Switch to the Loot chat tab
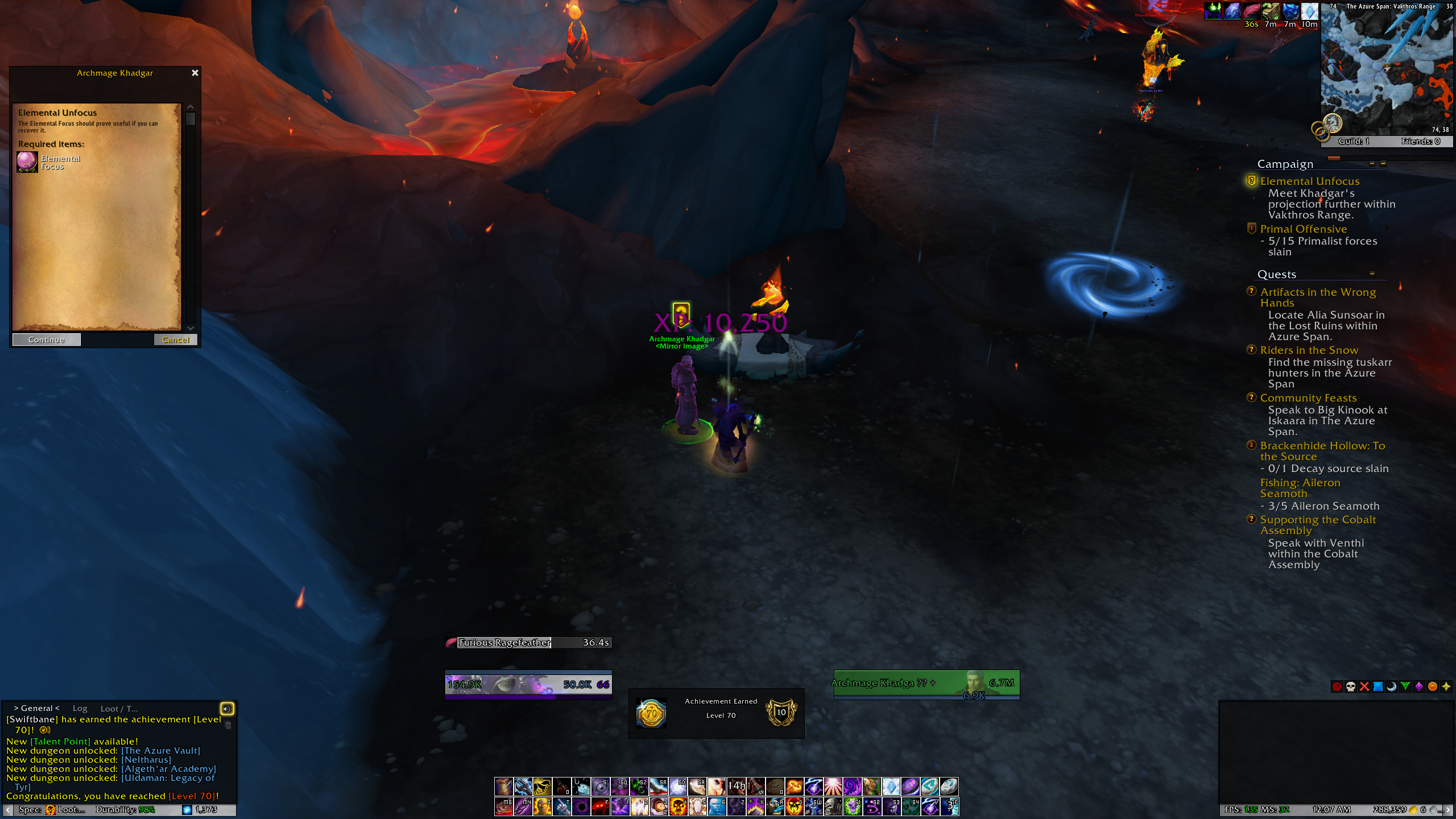 (x=119, y=709)
